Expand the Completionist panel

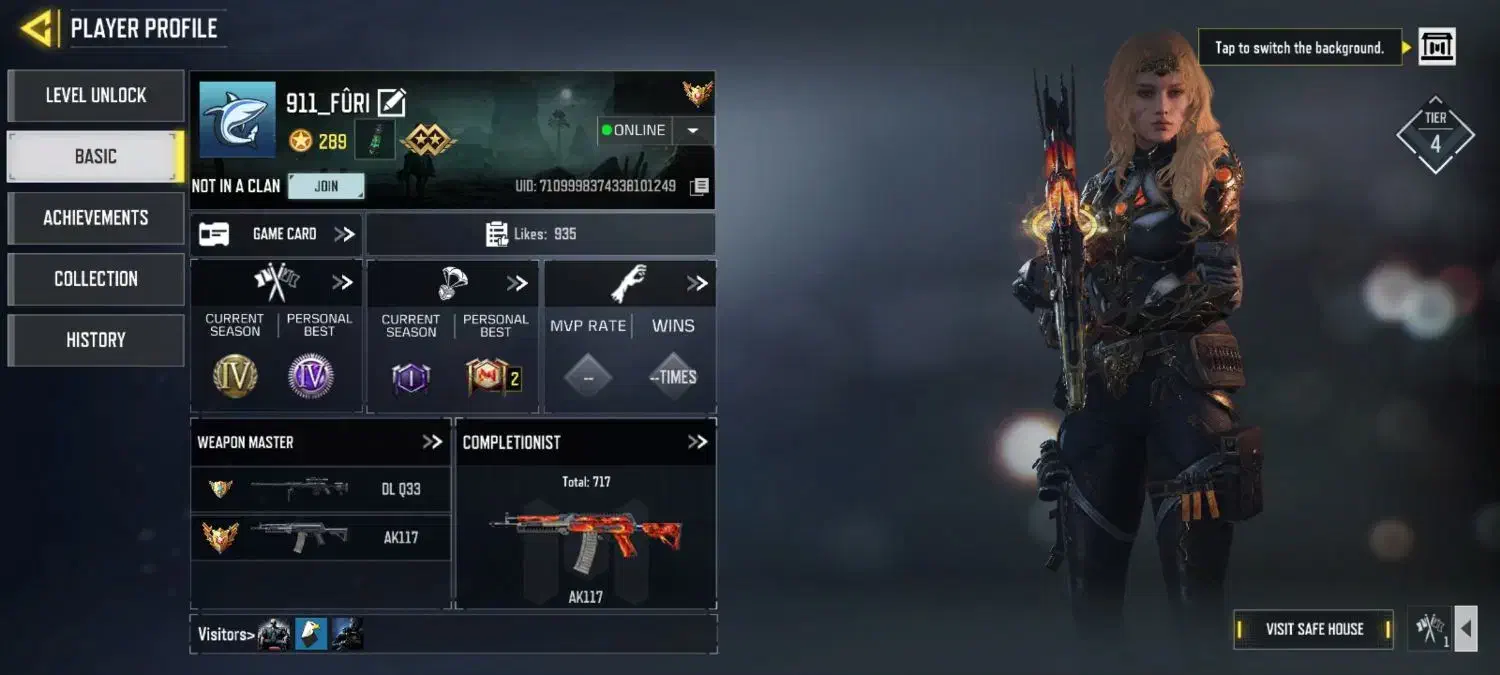tap(697, 442)
